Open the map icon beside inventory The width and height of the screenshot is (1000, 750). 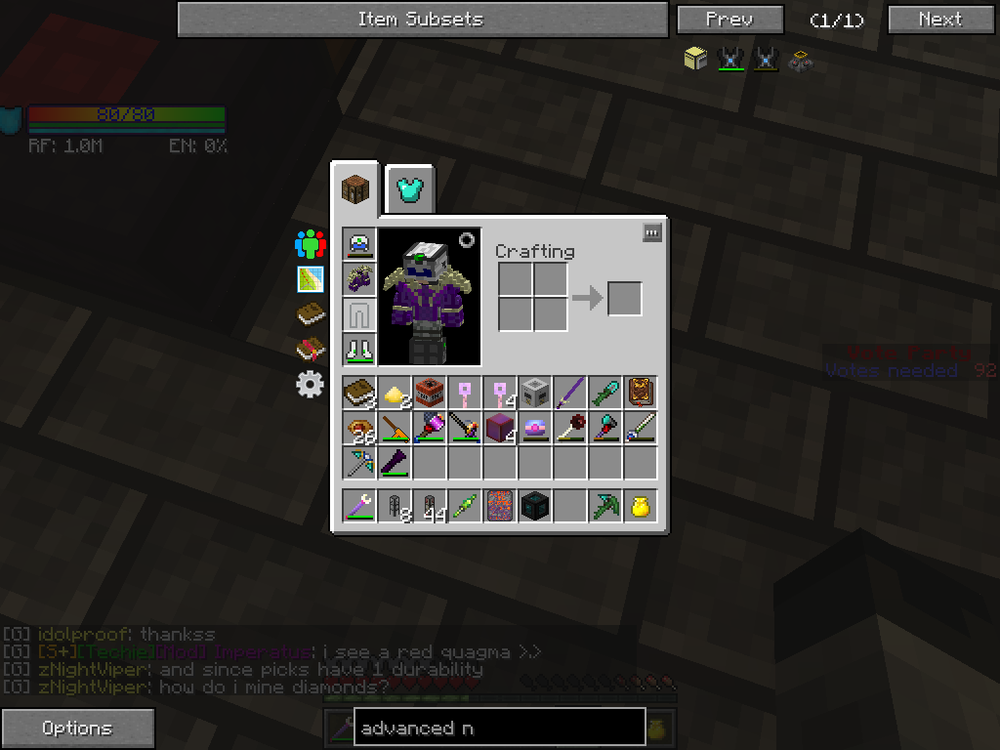[311, 279]
